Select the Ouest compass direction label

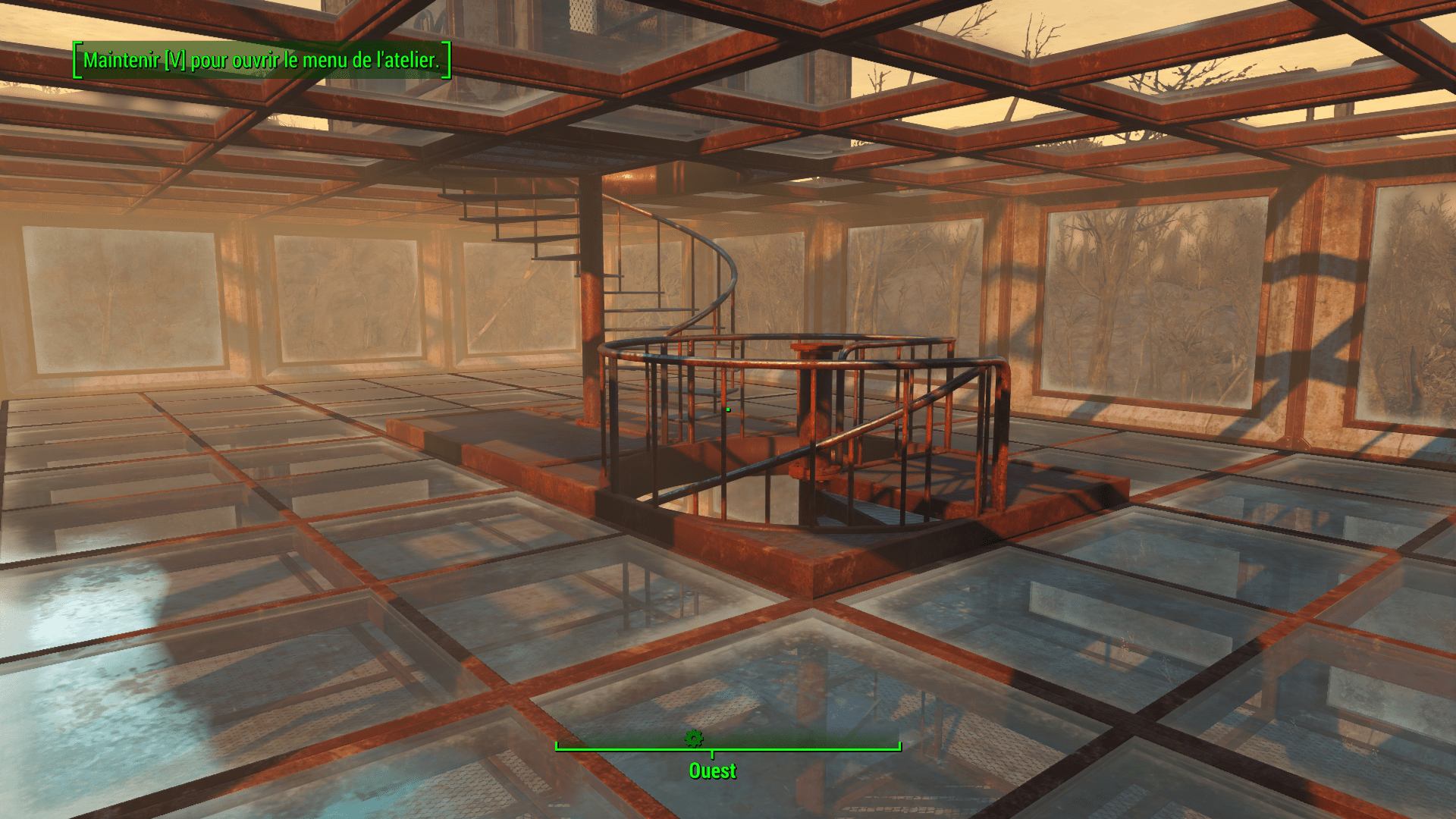click(x=712, y=770)
